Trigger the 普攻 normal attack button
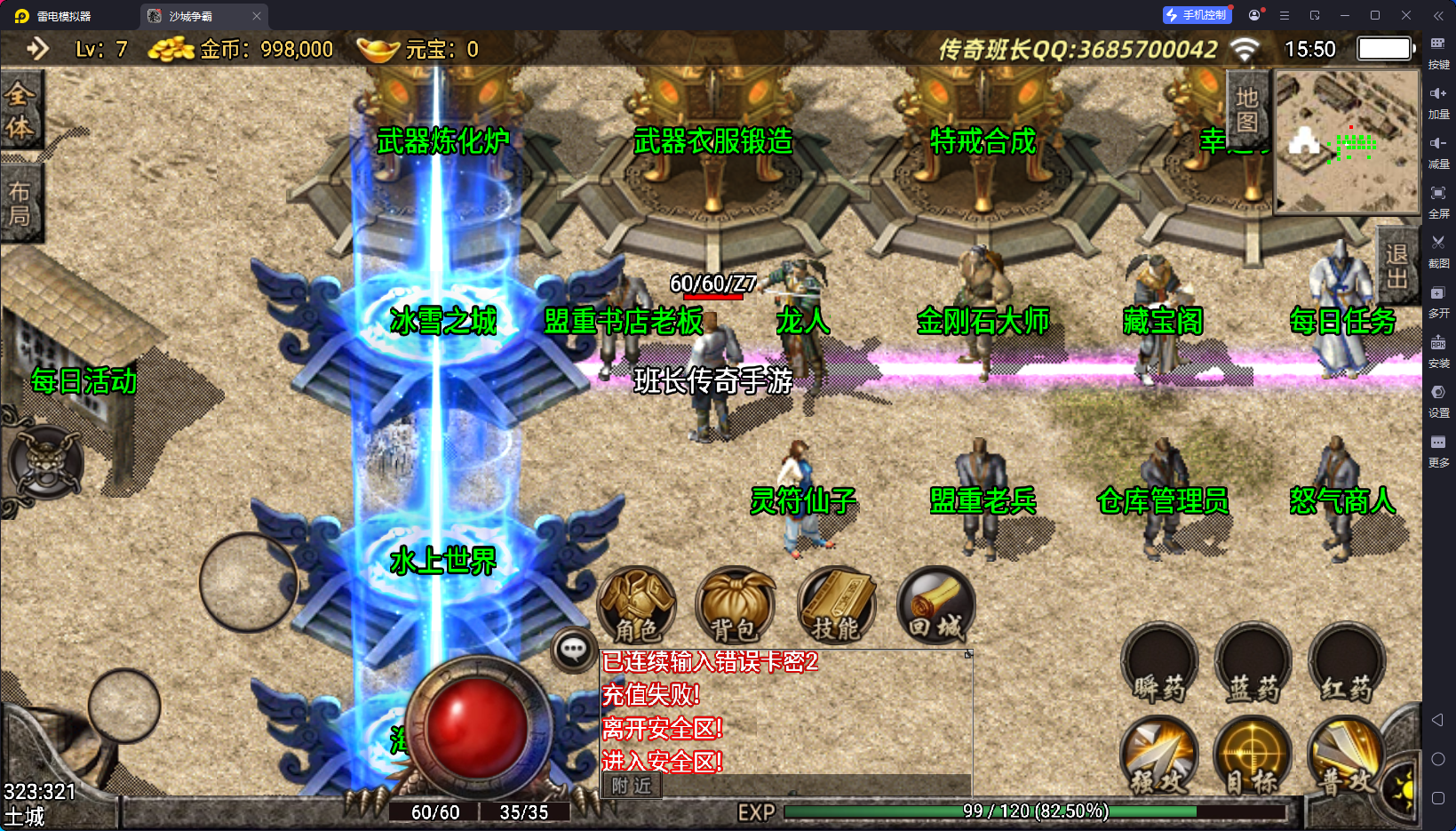Screen dimensions: 1456x831 pos(1346,755)
